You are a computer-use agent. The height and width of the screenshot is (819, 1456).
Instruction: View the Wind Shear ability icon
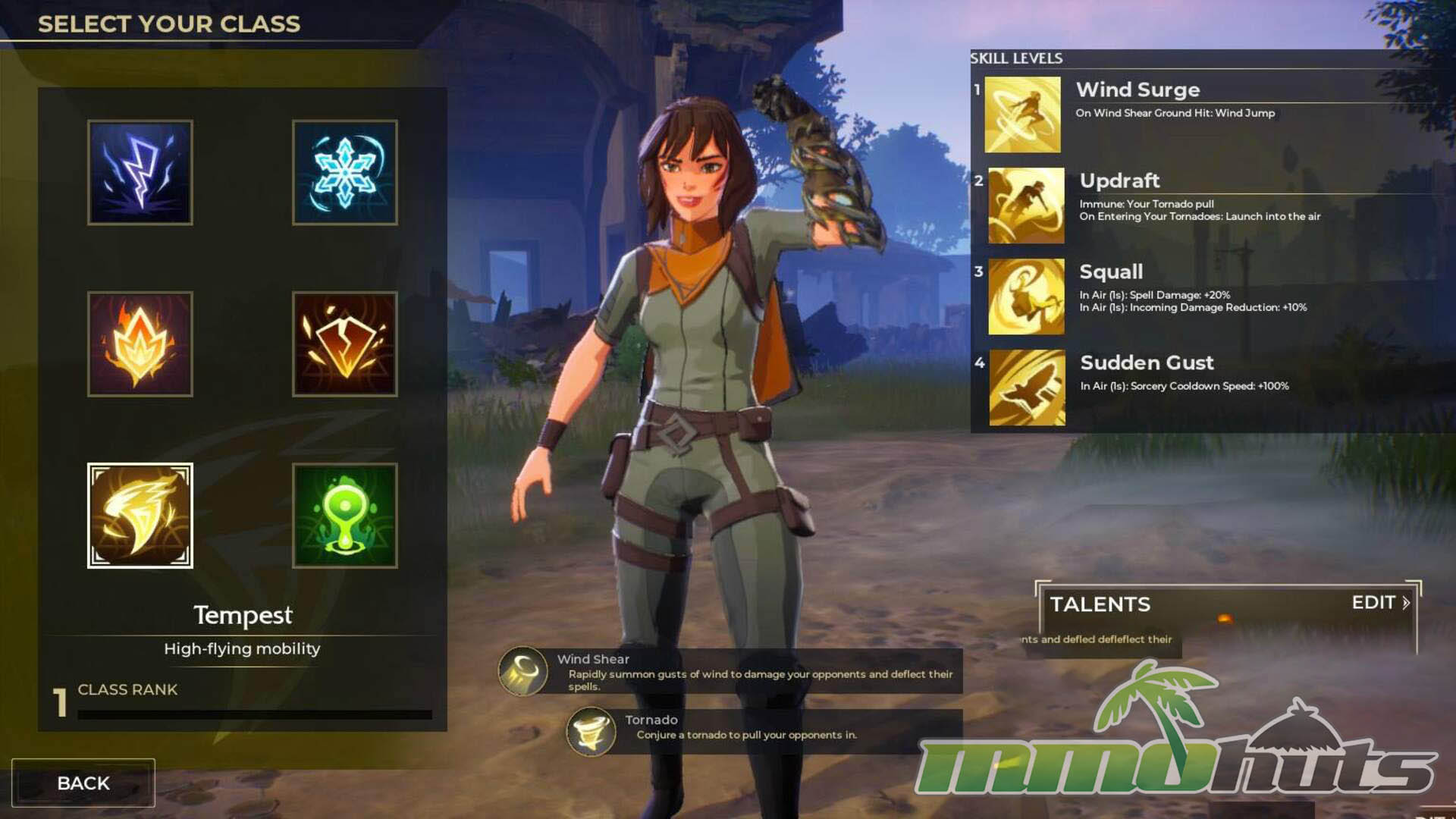tap(522, 671)
